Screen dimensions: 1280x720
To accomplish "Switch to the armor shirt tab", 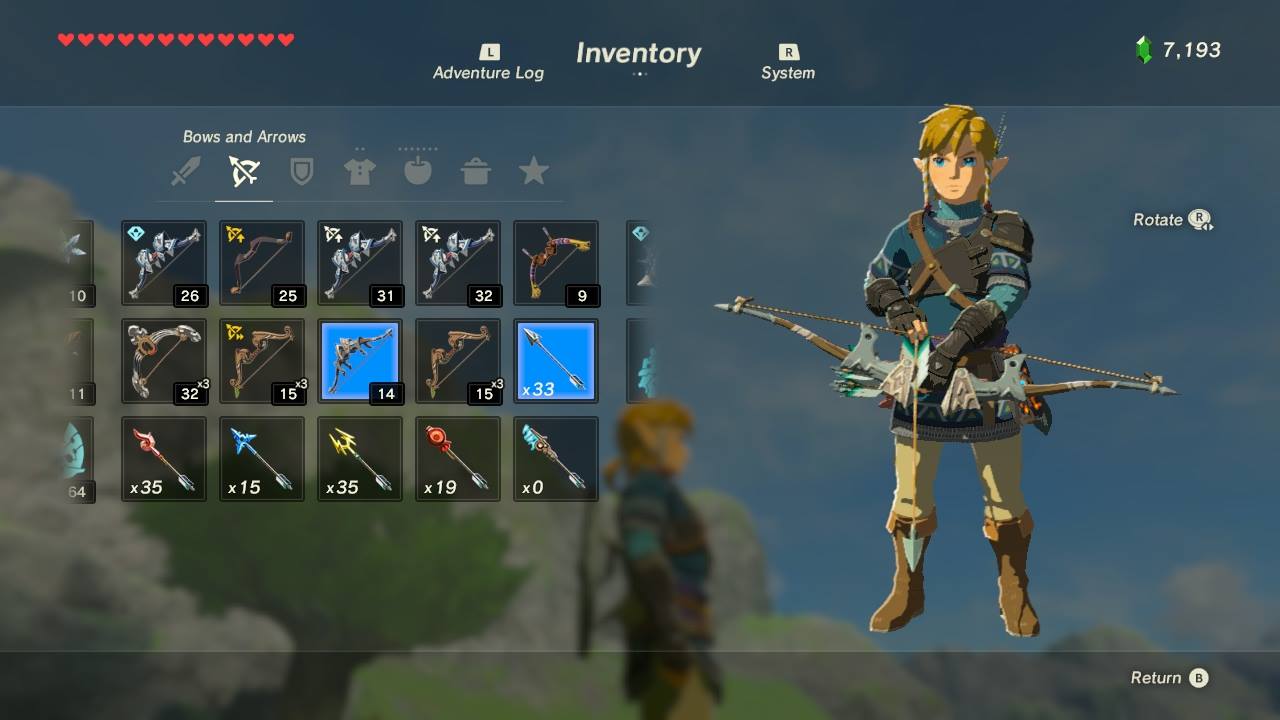I will 359,171.
